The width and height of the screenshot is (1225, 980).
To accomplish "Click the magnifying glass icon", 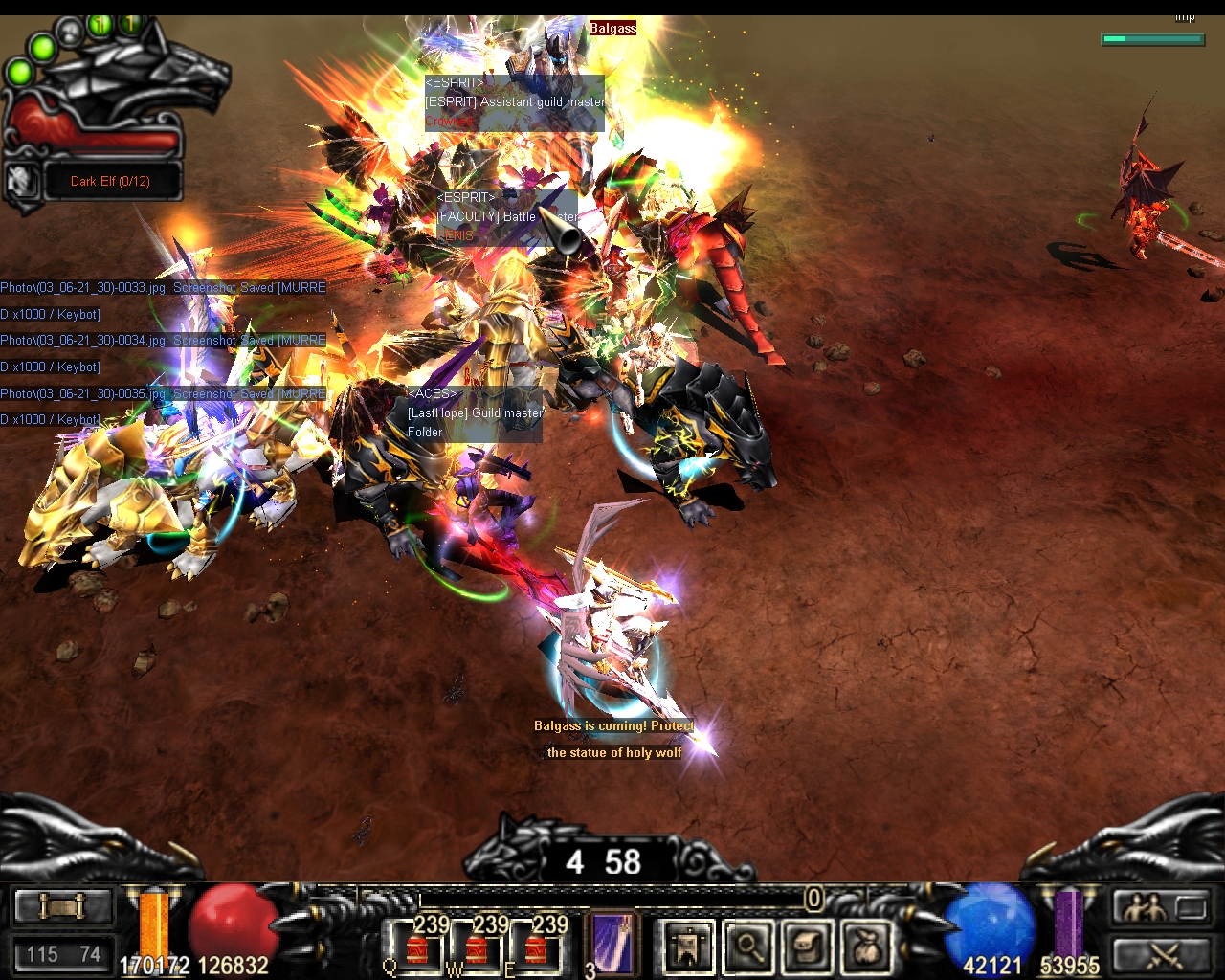I will click(747, 947).
